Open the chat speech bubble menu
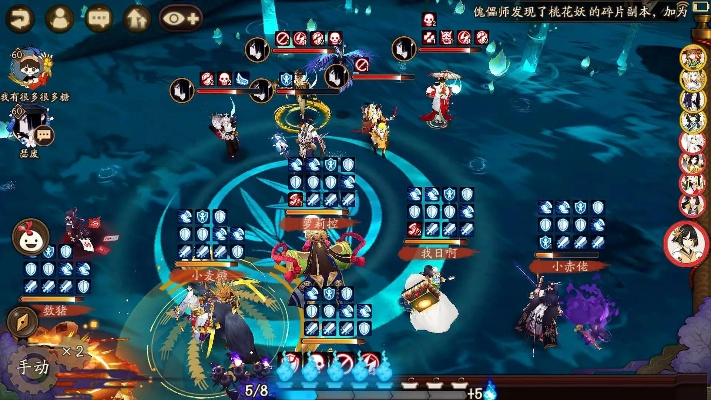This screenshot has width=711, height=400. pyautogui.click(x=98, y=17)
